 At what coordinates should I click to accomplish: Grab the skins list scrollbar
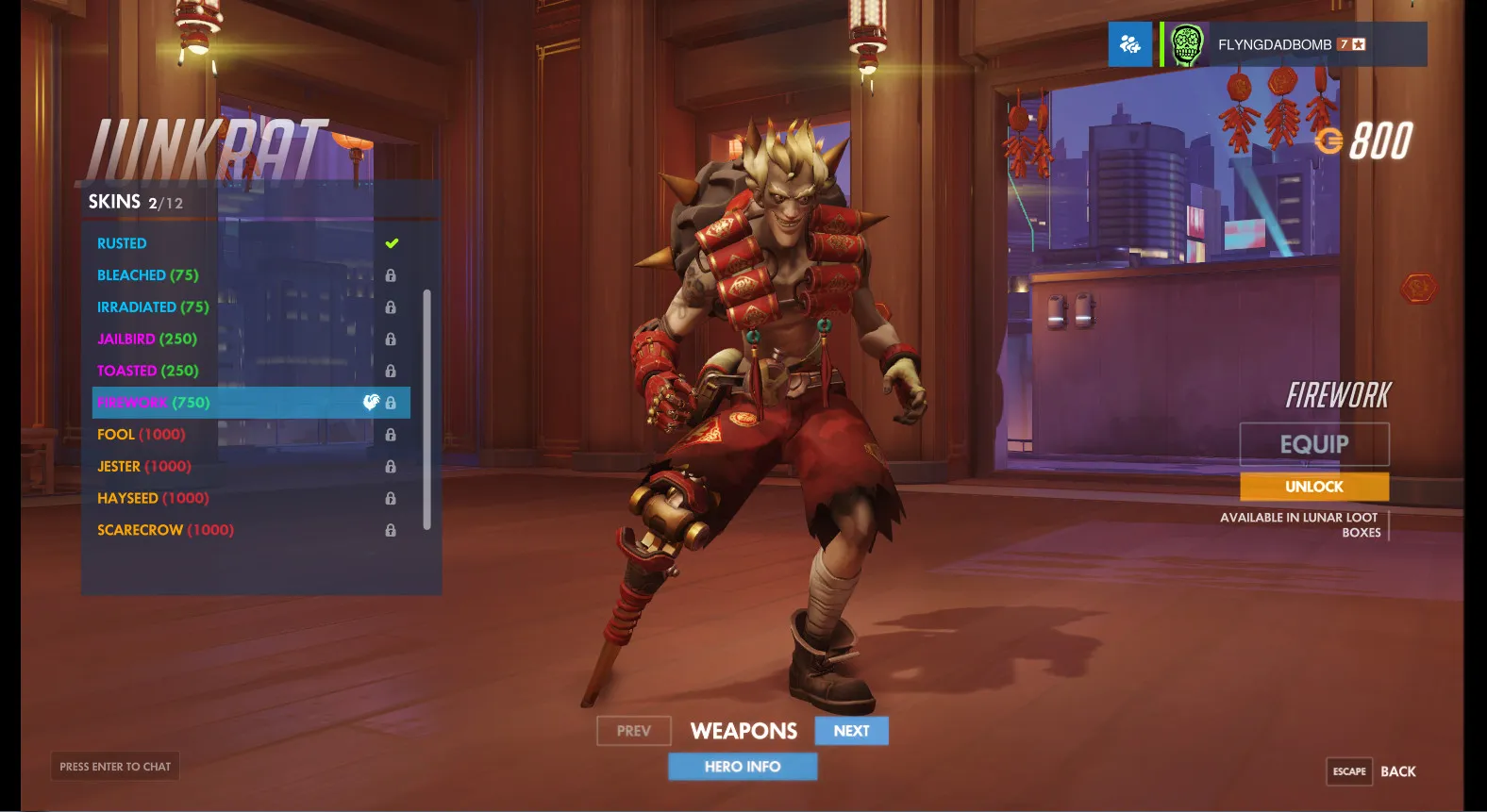427,409
